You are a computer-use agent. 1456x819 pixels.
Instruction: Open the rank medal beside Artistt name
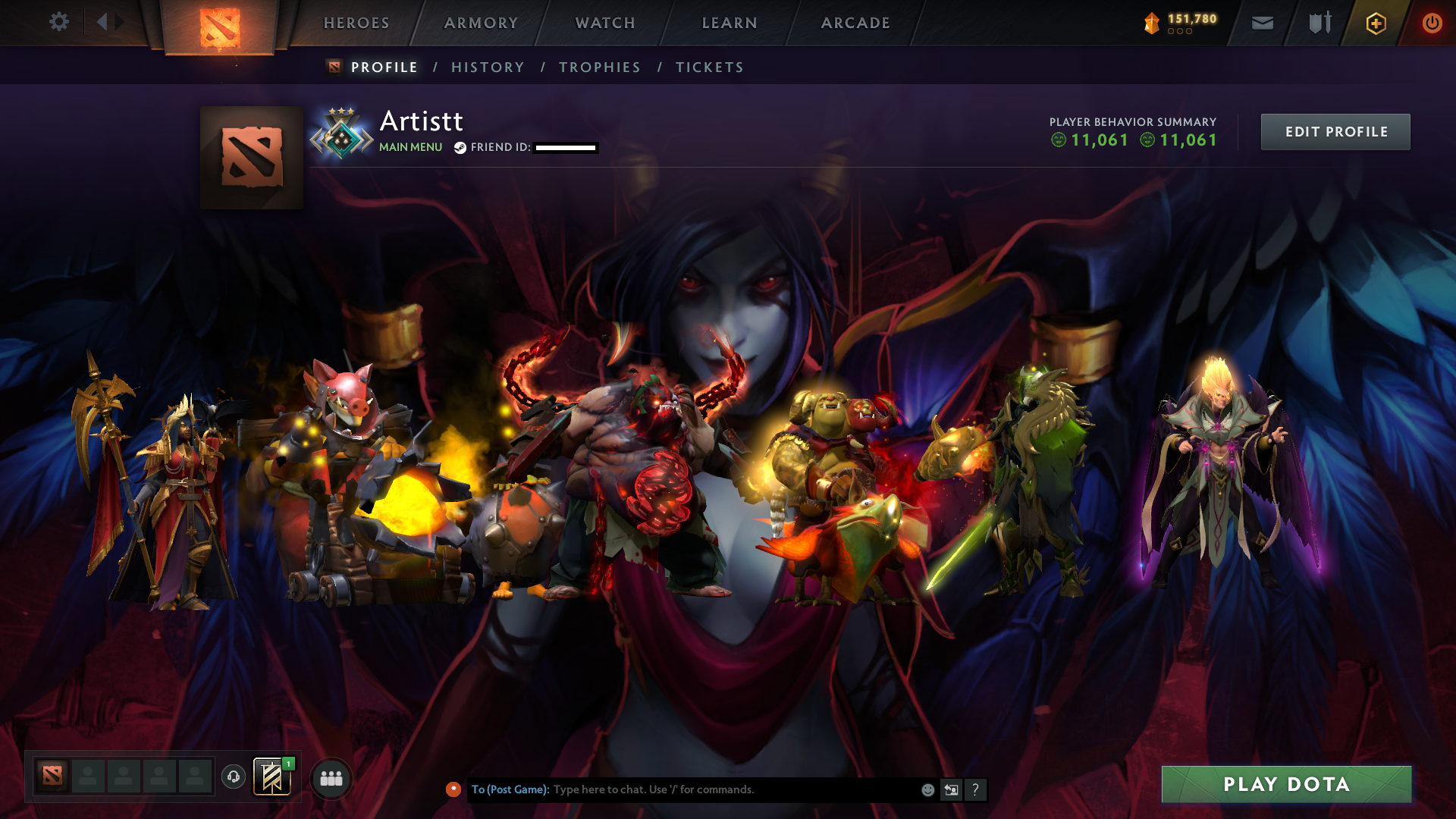point(341,135)
